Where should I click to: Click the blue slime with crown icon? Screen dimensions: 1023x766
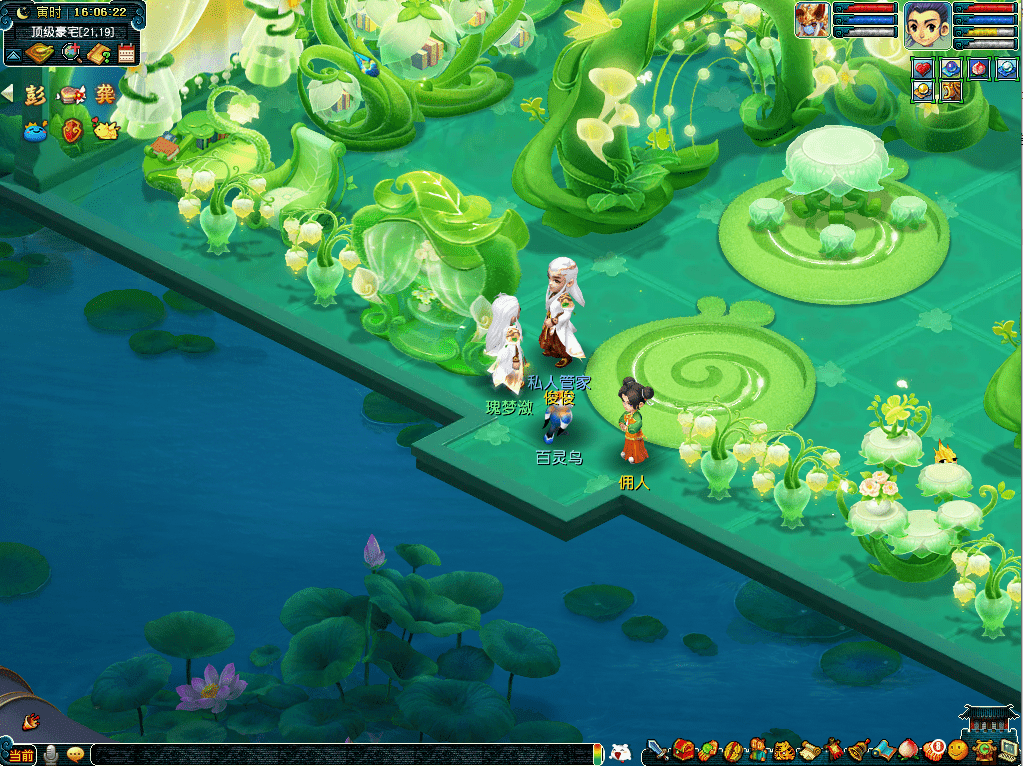[x=36, y=130]
